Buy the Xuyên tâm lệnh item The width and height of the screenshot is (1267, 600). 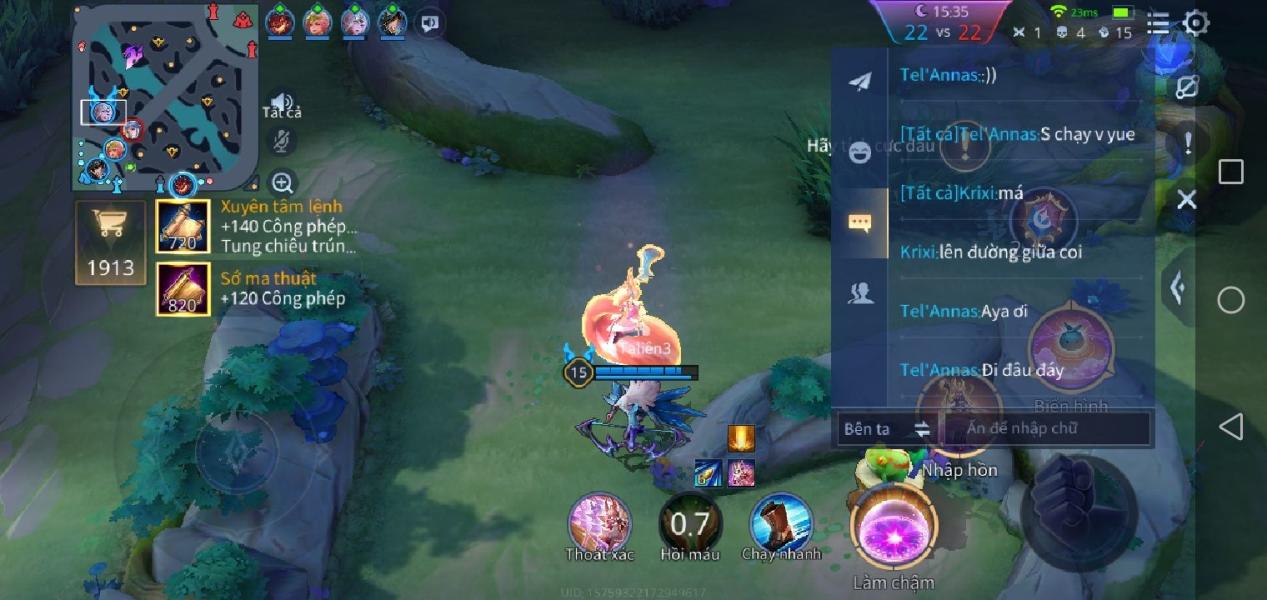pyautogui.click(x=183, y=227)
